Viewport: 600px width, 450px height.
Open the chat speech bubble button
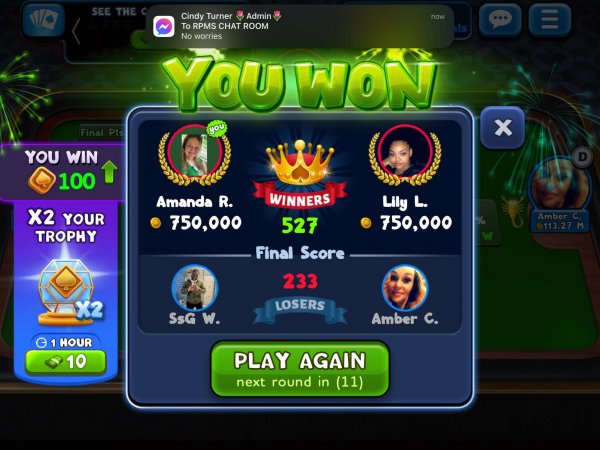(498, 20)
